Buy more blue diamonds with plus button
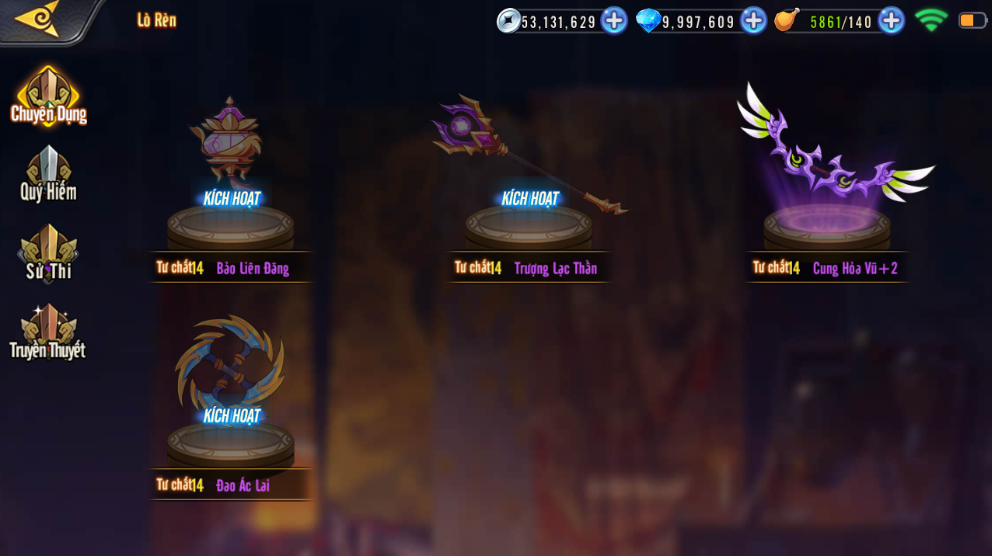Viewport: 992px width, 556px height. [x=753, y=20]
